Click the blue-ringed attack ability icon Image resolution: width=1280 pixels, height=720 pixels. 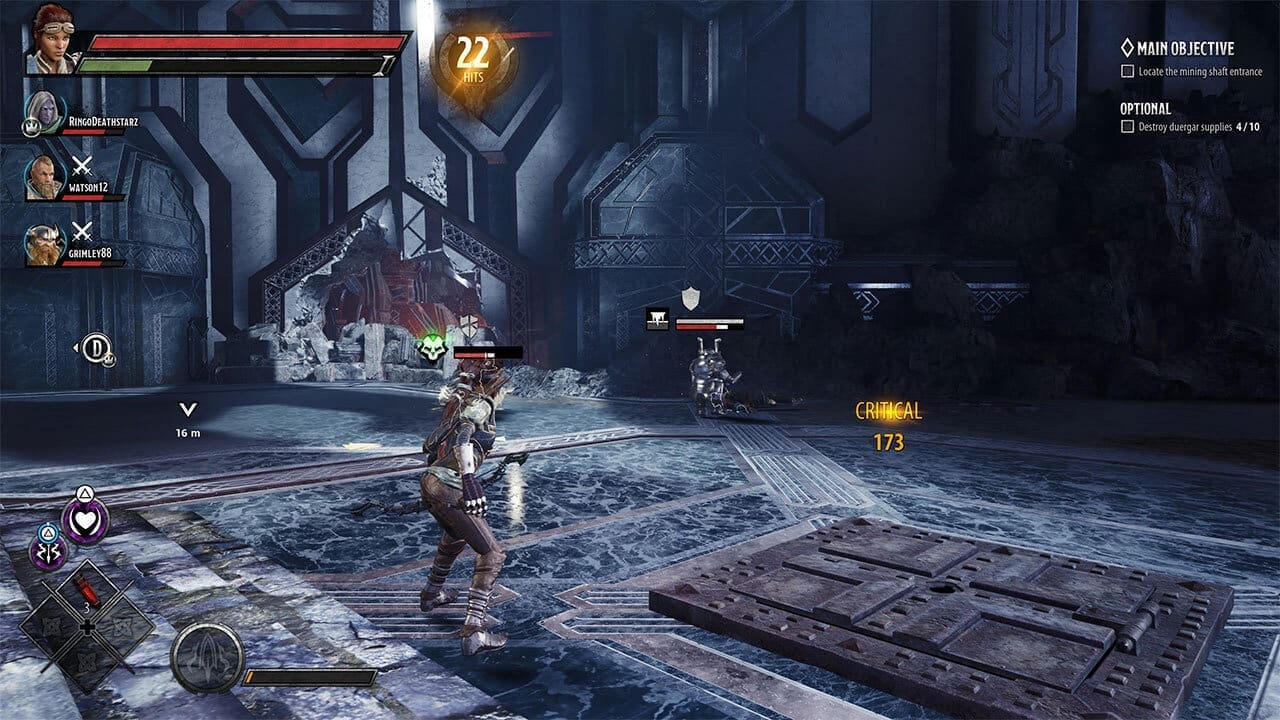tap(49, 548)
